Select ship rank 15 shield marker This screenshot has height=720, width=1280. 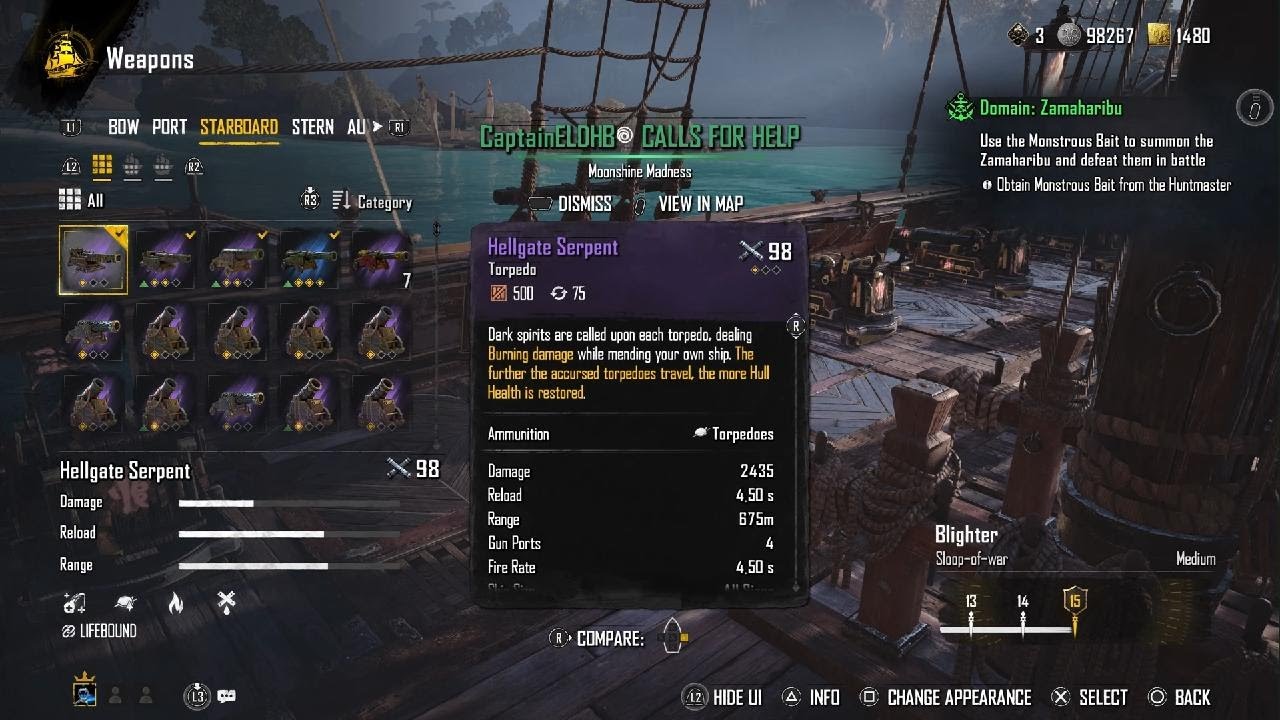click(x=1075, y=603)
